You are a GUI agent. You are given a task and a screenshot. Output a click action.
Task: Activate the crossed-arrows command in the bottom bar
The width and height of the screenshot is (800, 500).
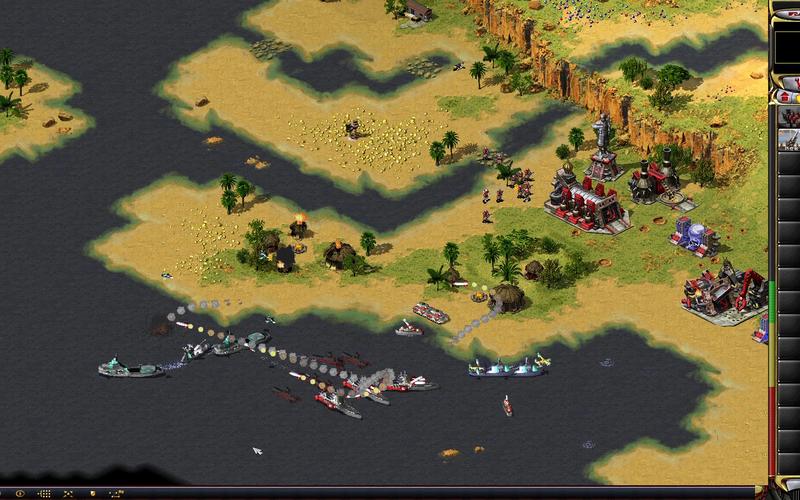tap(68, 494)
